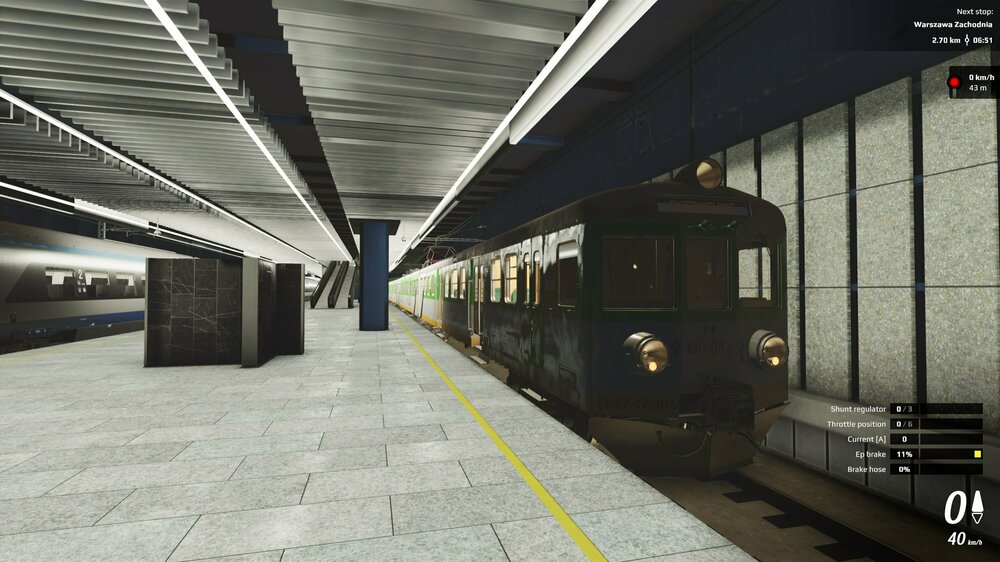Select the Warszawa Zachodnia next stop tracker

click(952, 25)
